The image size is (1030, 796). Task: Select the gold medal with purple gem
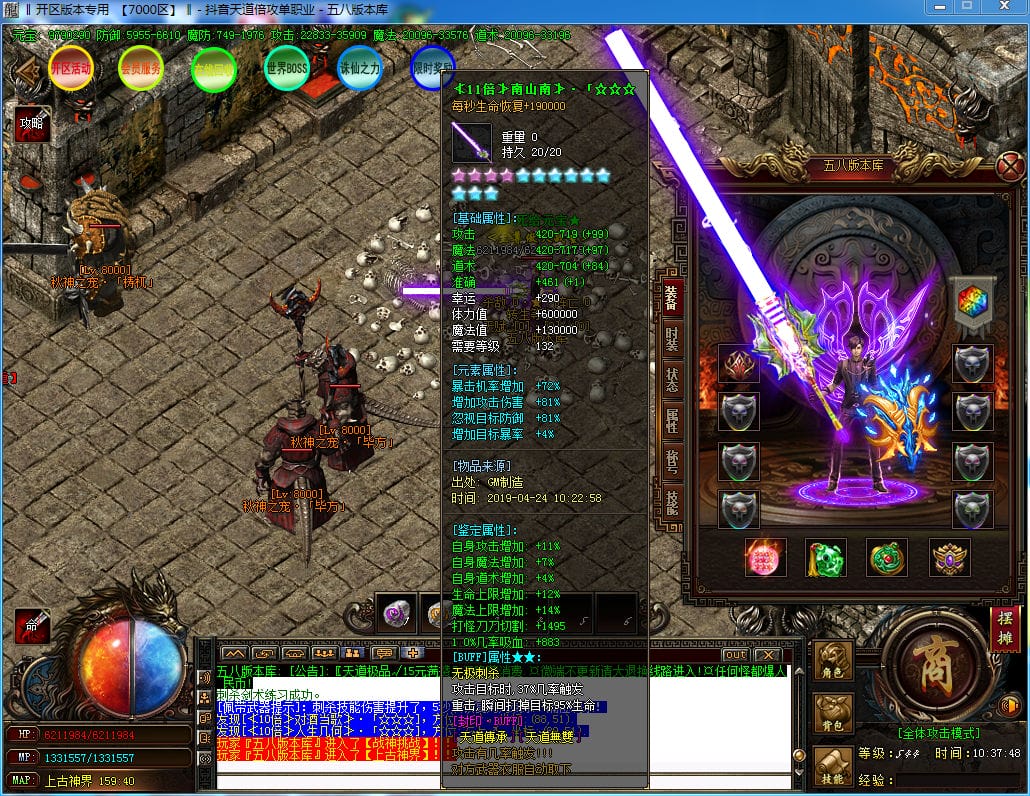(x=949, y=558)
